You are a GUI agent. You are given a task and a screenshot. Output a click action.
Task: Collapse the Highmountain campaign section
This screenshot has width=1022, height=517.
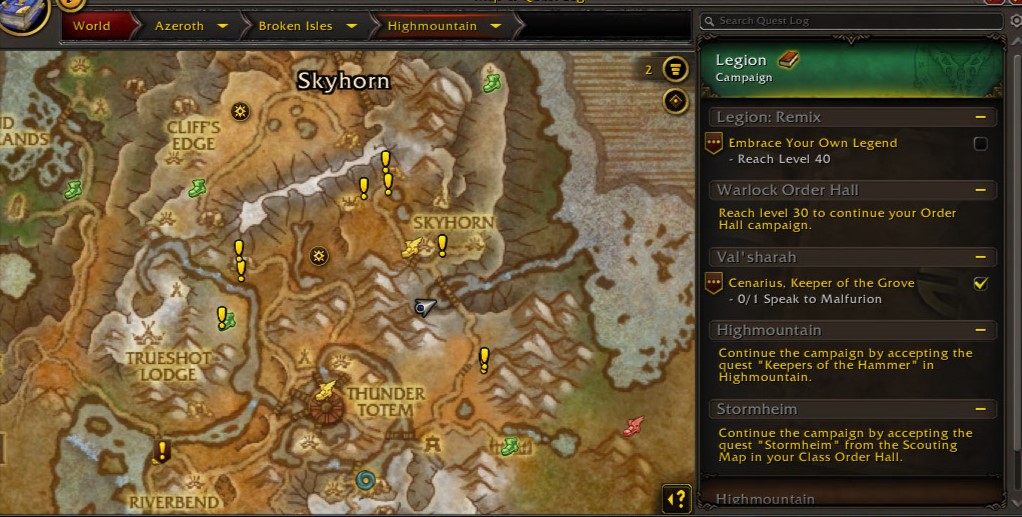coord(982,330)
